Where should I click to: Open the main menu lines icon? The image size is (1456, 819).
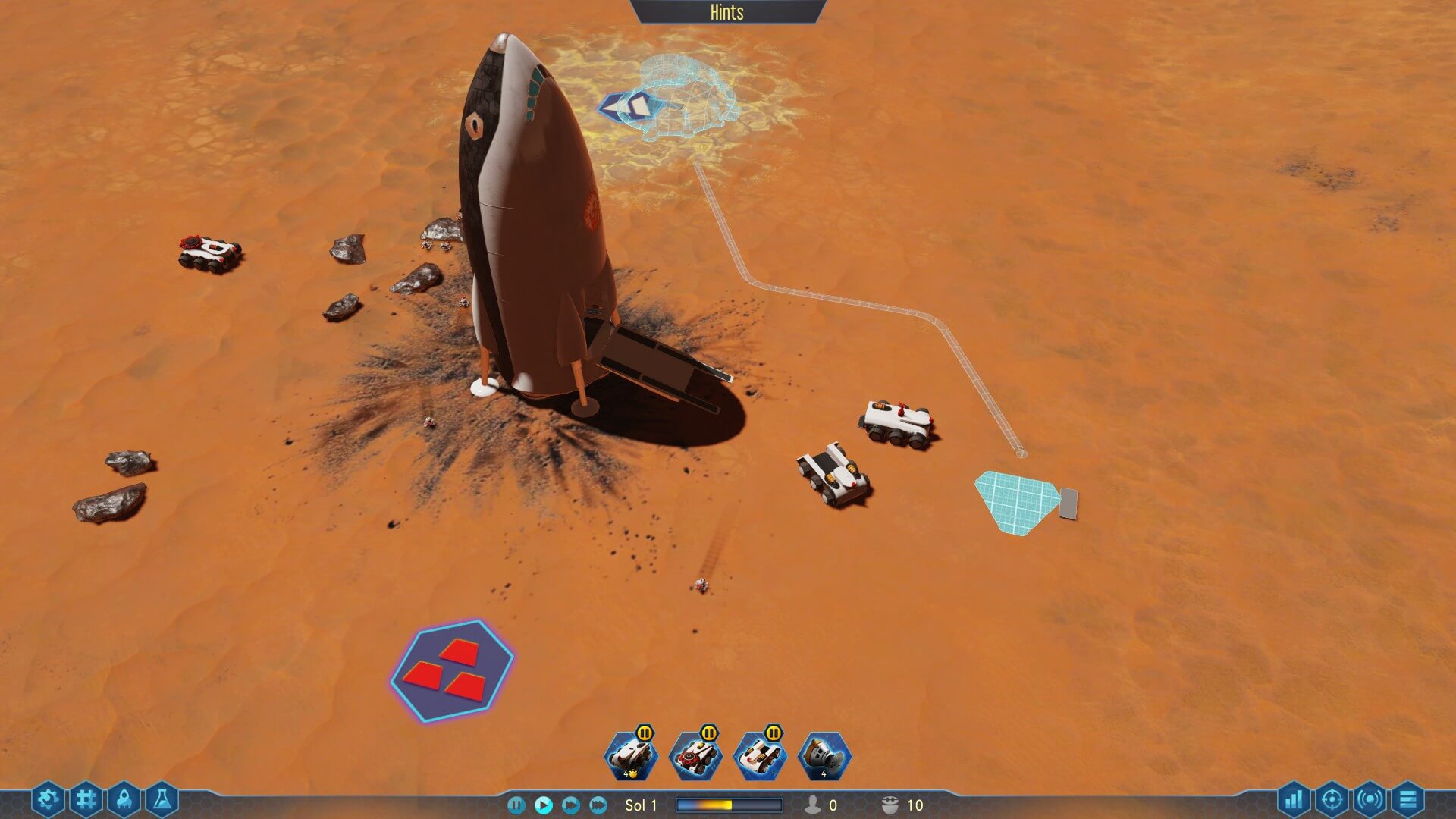[1407, 799]
